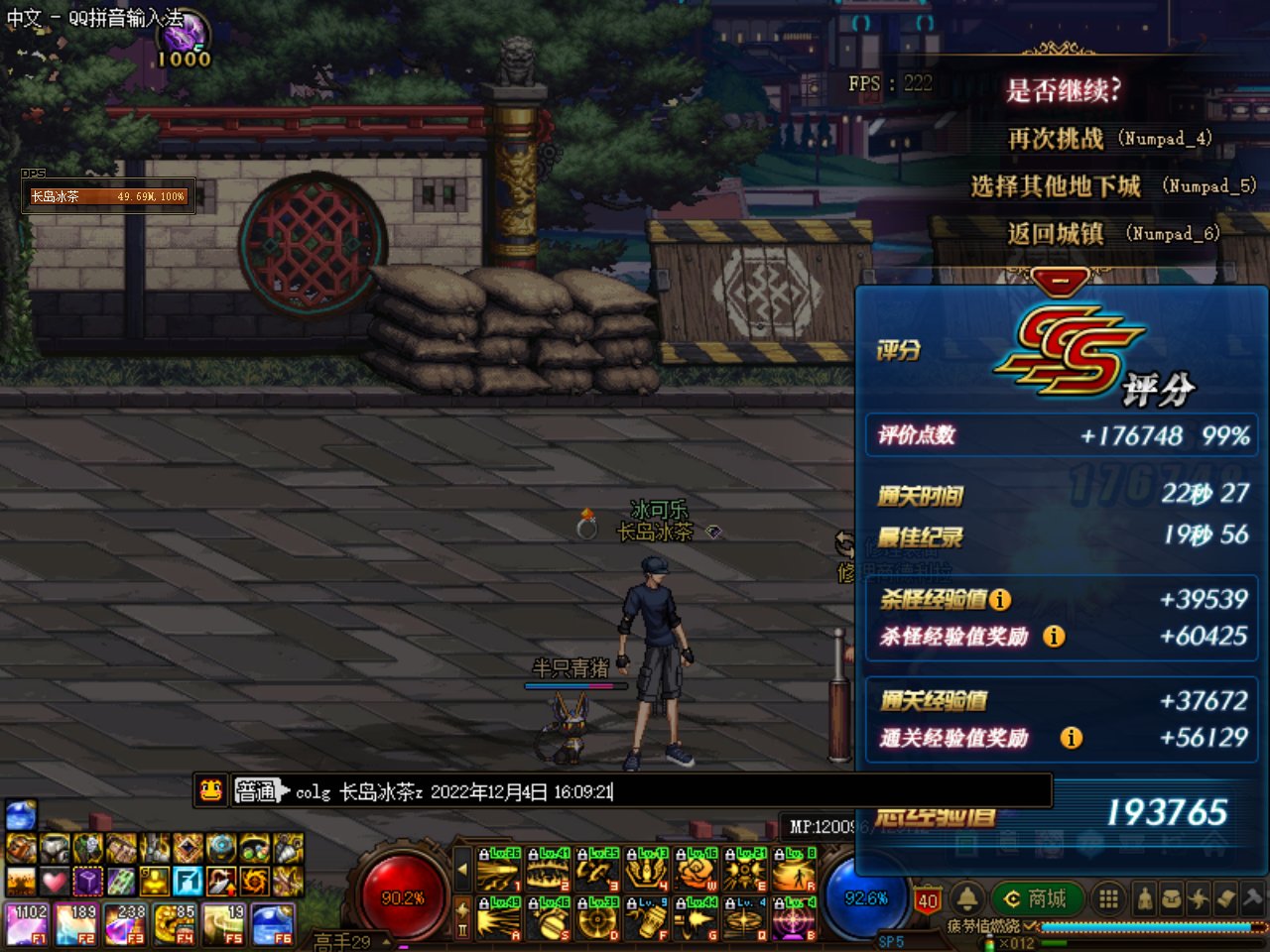Open the character info icon
Image resolution: width=1270 pixels, height=952 pixels.
pos(1145,898)
